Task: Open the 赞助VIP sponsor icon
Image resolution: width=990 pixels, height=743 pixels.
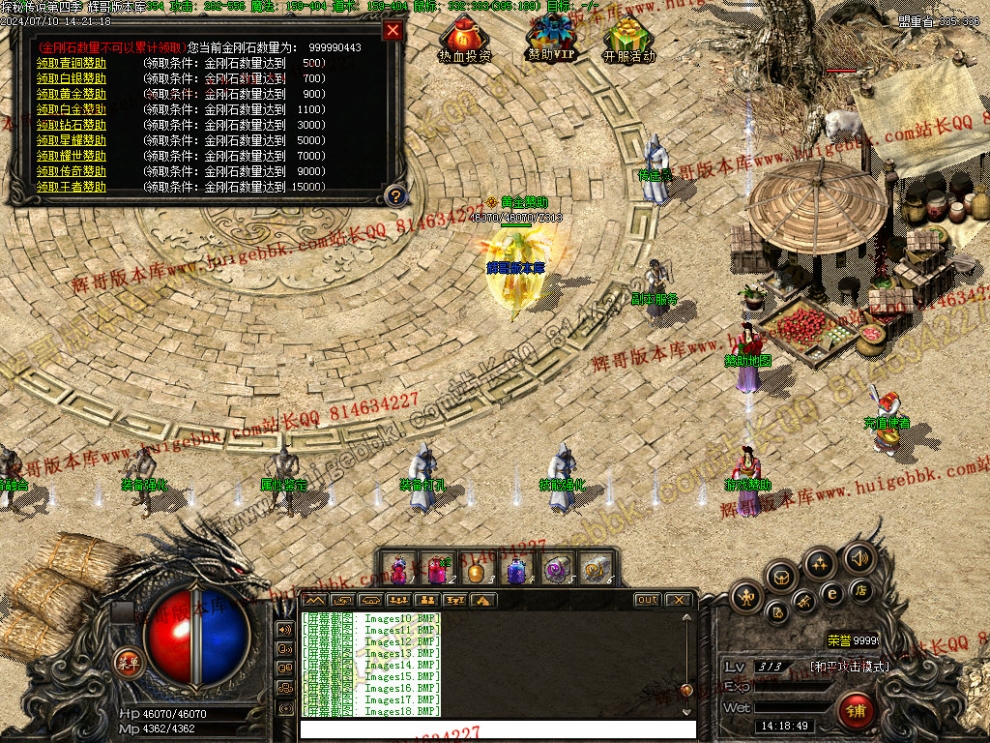Action: [551, 40]
